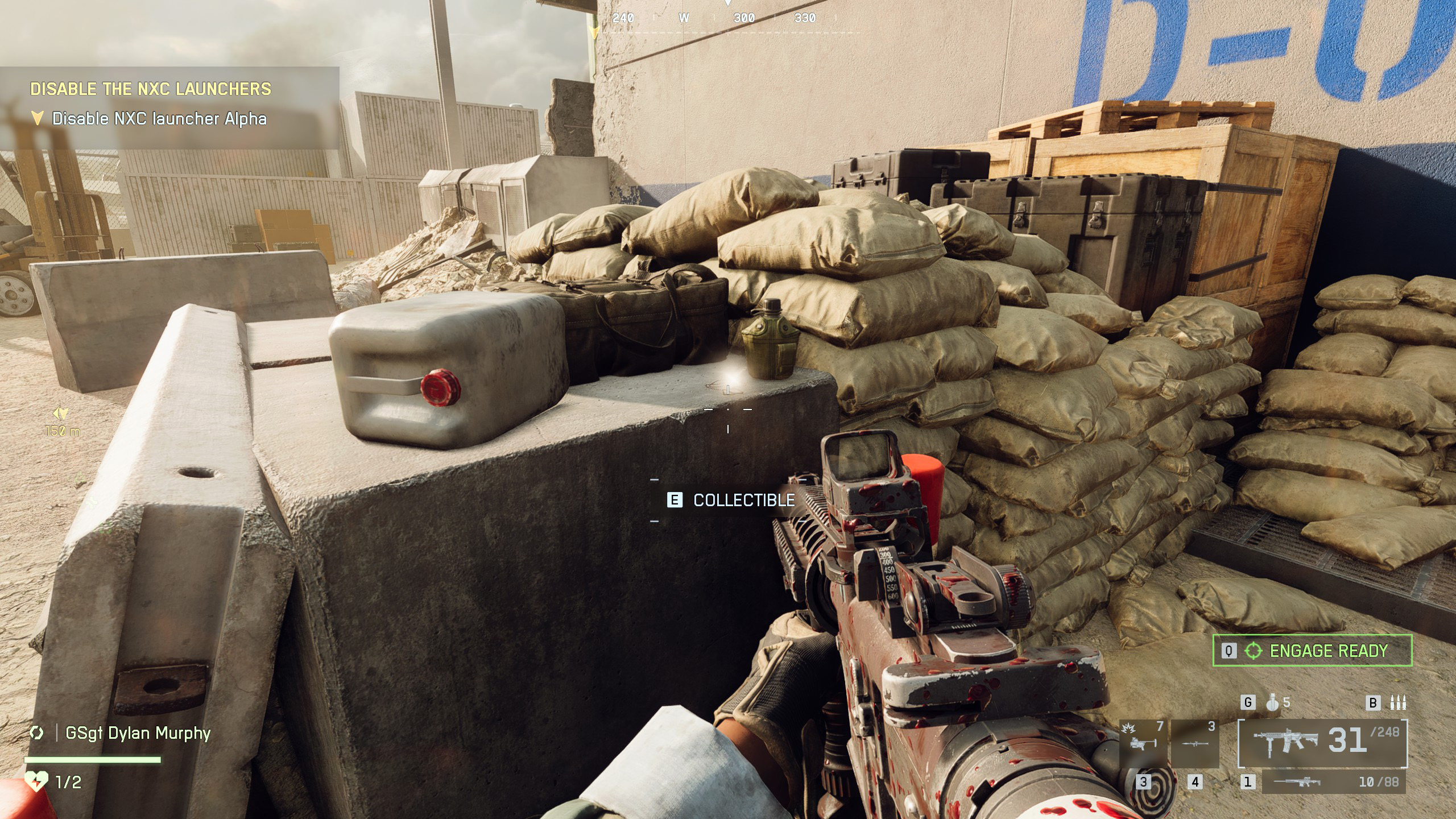Image resolution: width=1456 pixels, height=819 pixels.
Task: Select the rocket launcher gadget slot
Action: point(1195,743)
